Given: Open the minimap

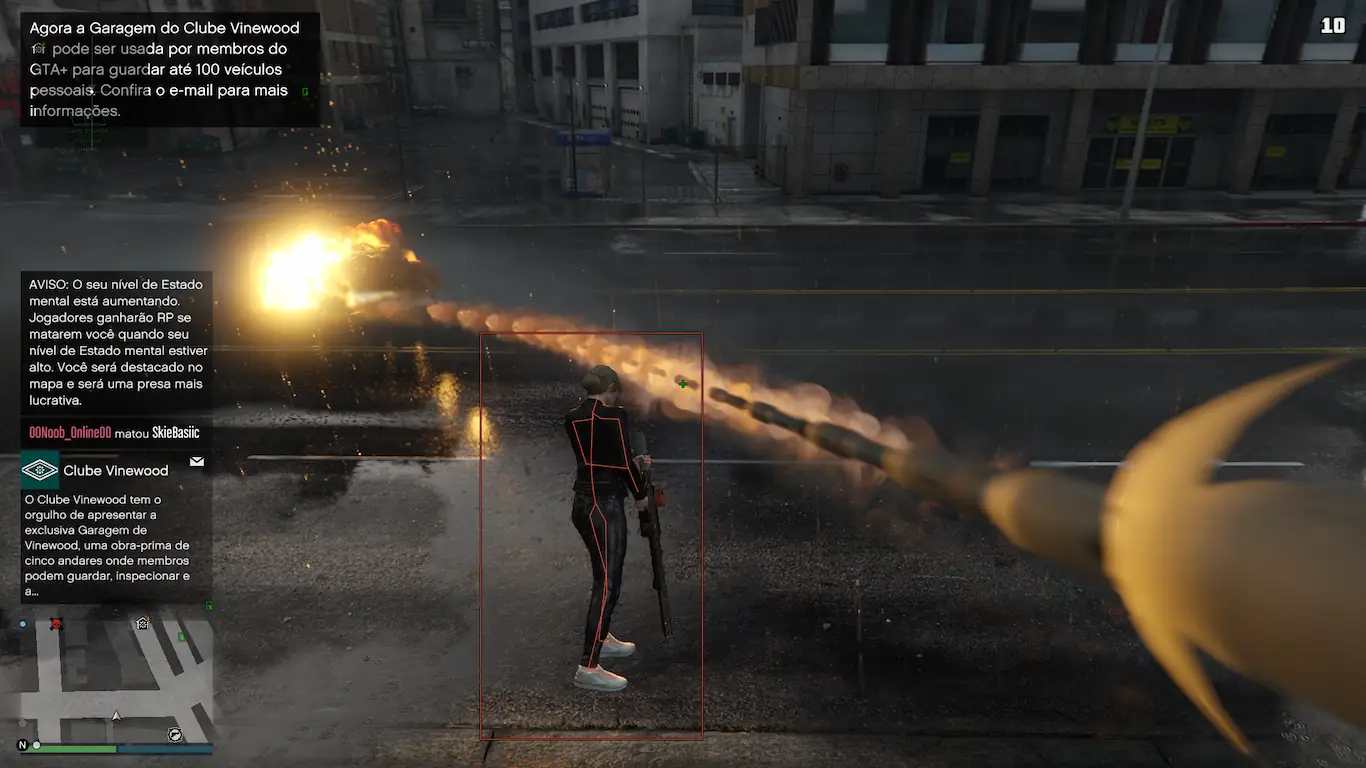Looking at the screenshot, I should 116,677.
